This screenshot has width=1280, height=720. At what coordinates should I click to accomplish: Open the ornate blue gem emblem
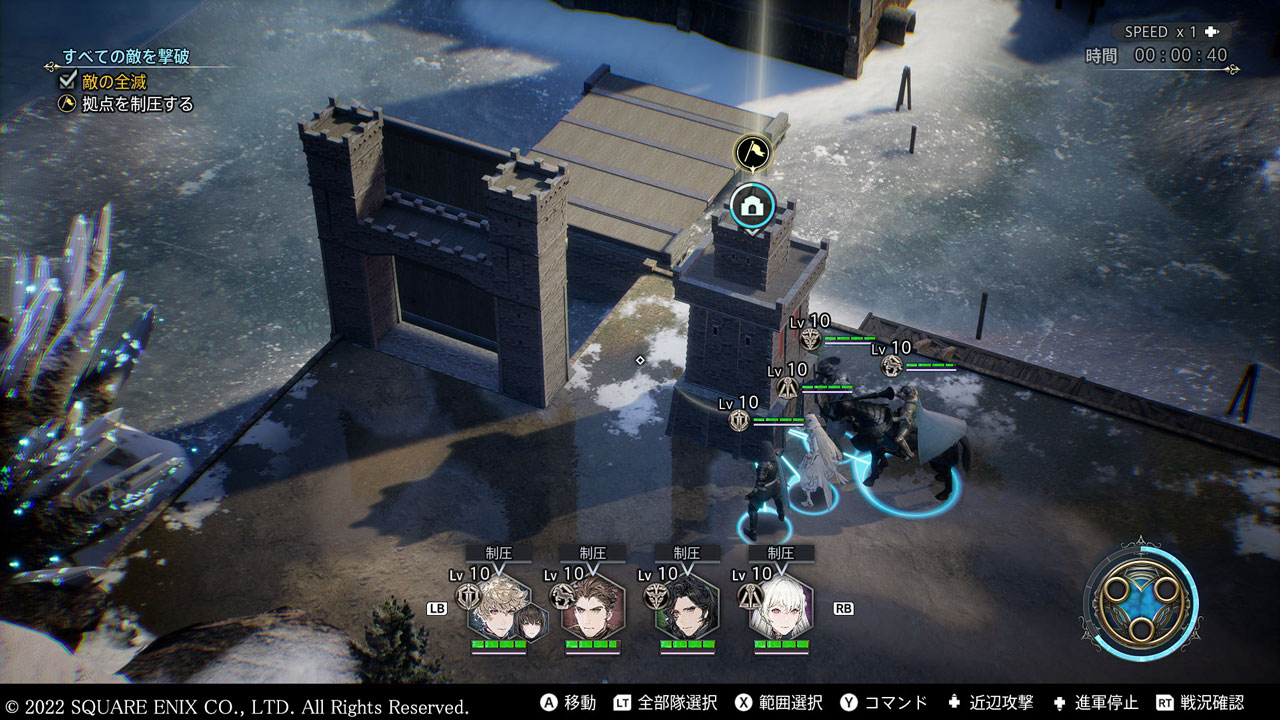pos(1141,598)
